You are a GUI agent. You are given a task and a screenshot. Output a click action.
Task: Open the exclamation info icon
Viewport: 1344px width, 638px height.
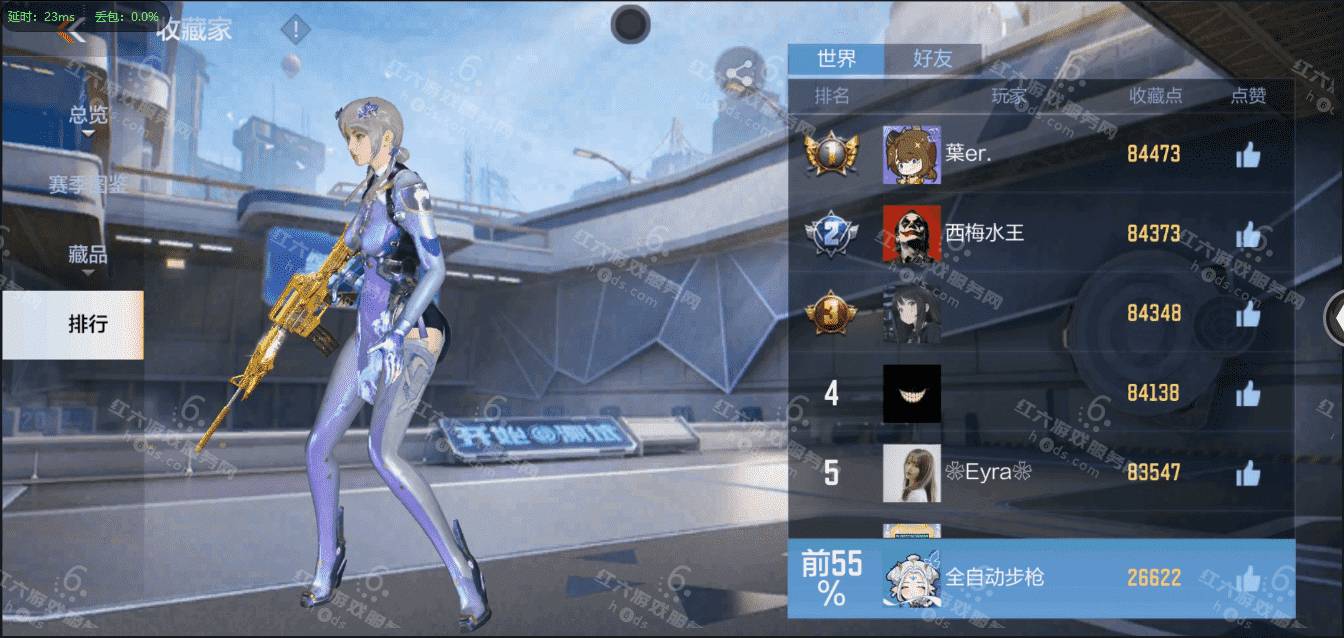coord(295,30)
